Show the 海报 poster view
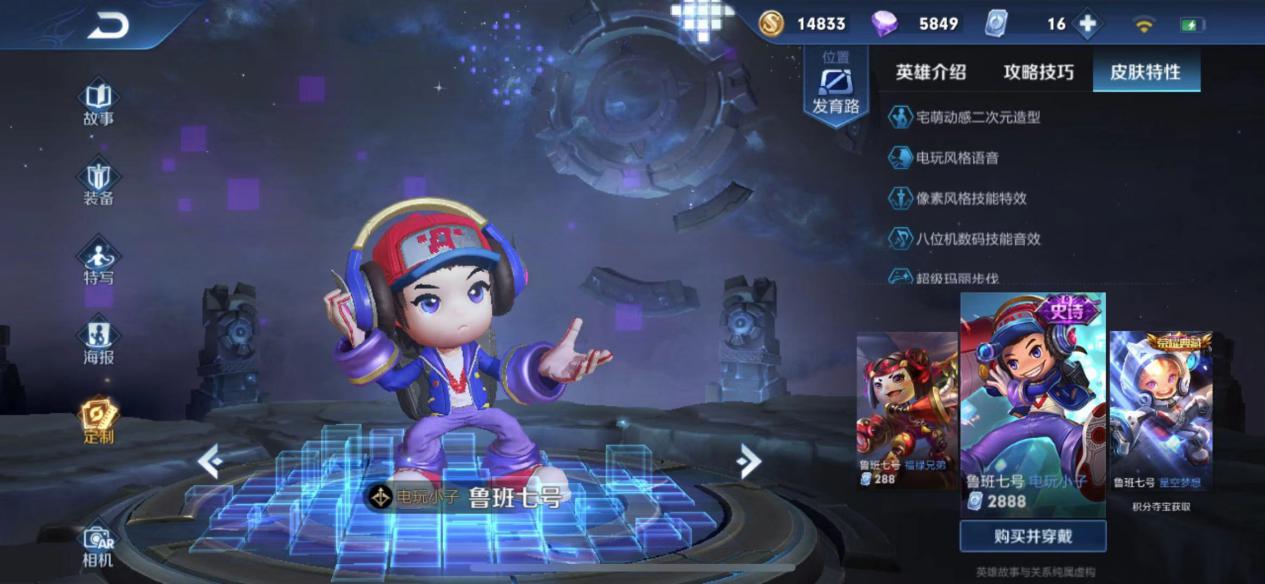The height and width of the screenshot is (584, 1265). coord(98,342)
